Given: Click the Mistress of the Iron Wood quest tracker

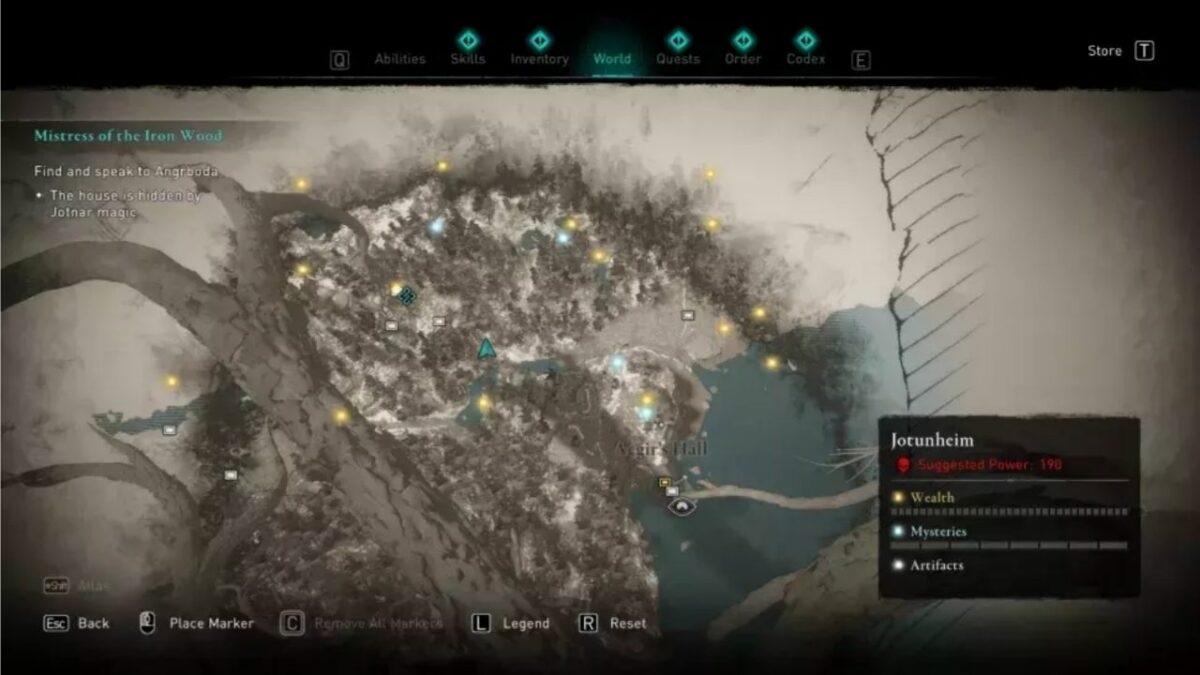Looking at the screenshot, I should (x=128, y=136).
